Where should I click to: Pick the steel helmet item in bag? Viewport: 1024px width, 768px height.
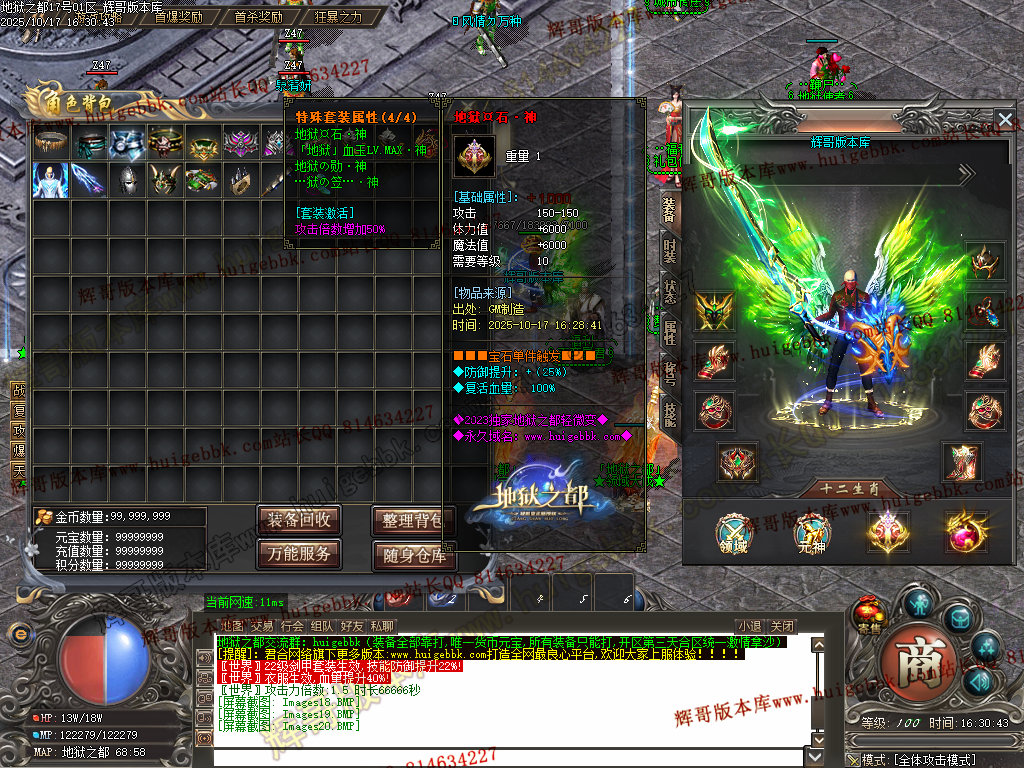click(127, 180)
